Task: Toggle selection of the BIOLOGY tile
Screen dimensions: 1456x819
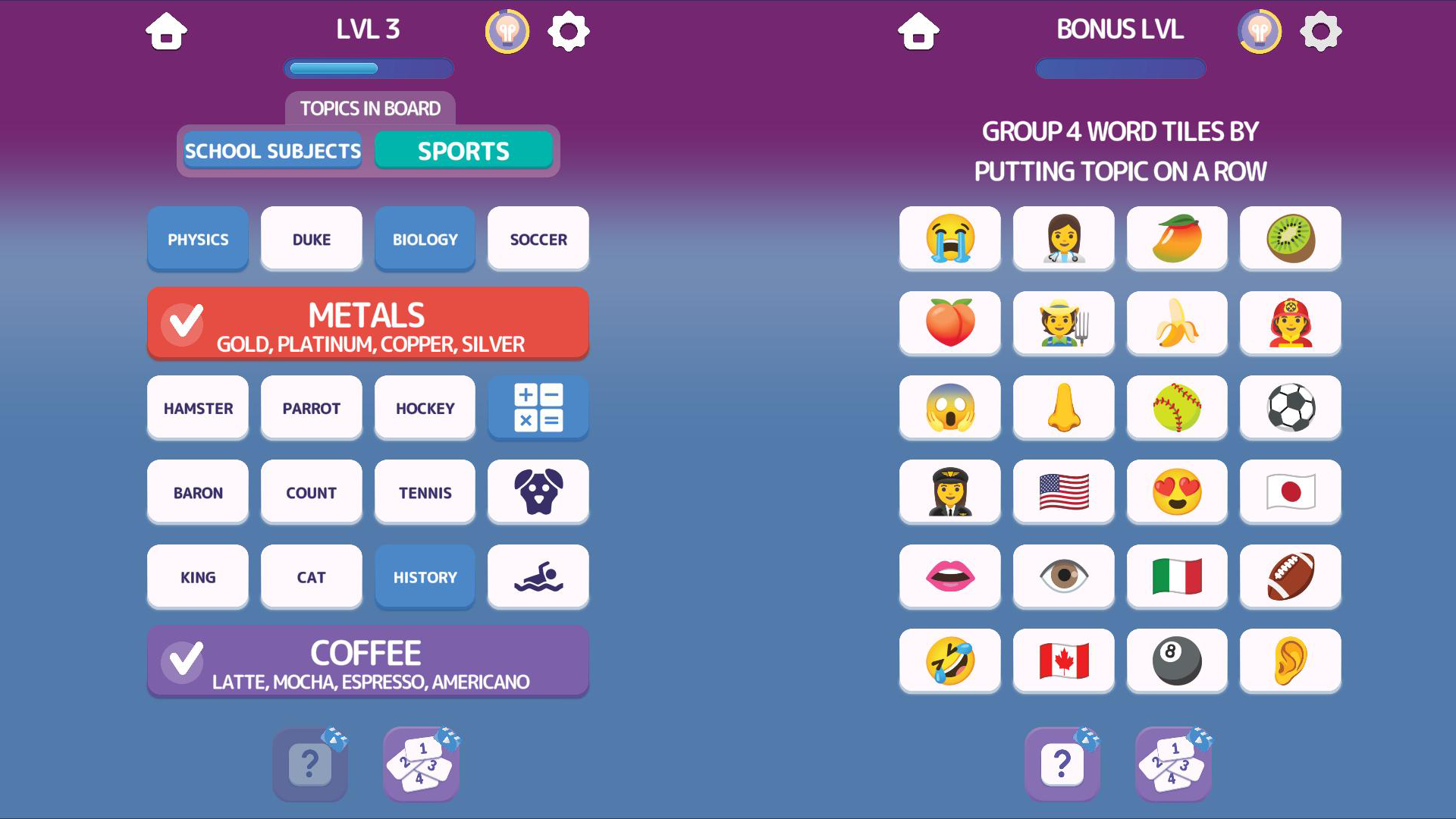Action: 425,239
